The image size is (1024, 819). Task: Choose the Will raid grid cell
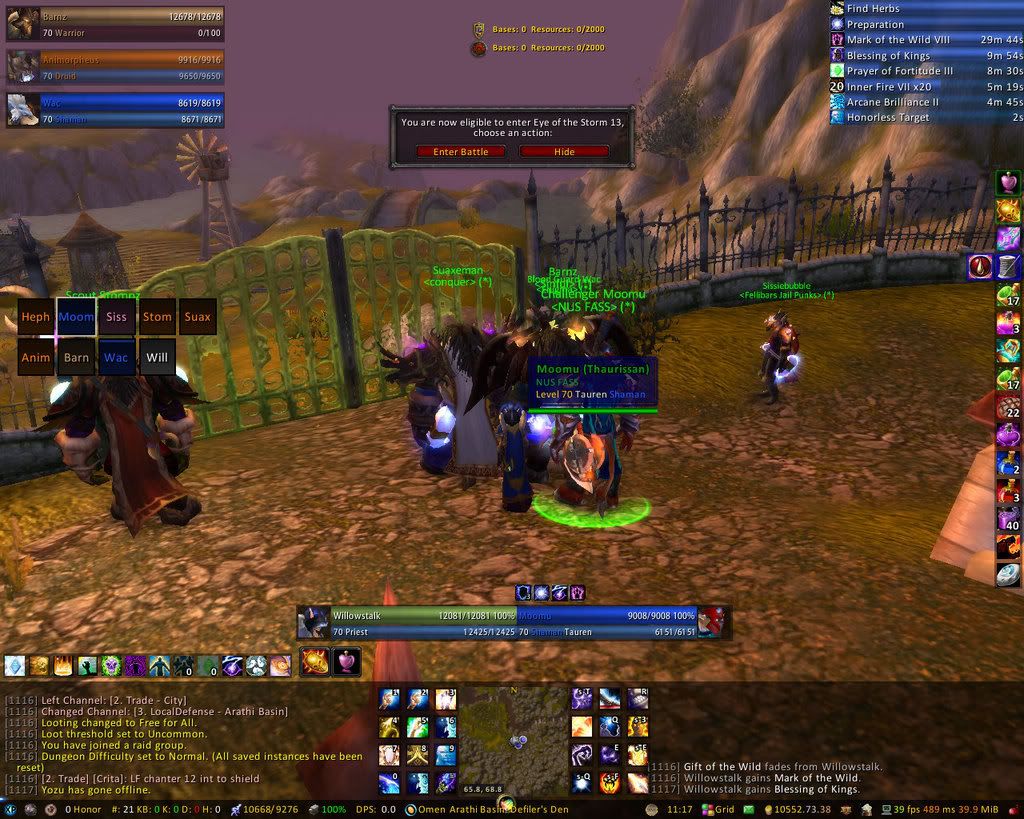tap(157, 357)
